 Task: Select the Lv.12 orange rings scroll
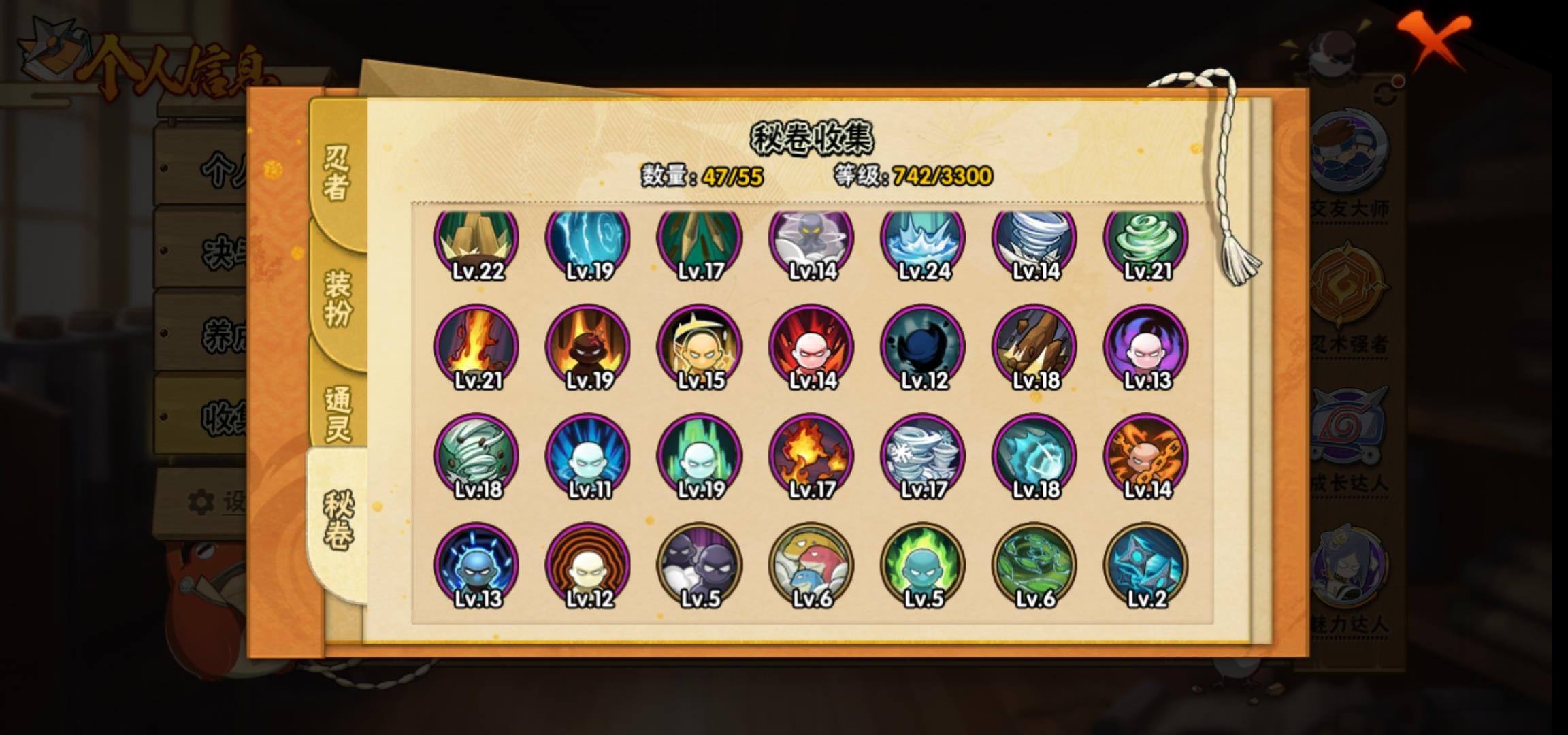(588, 565)
